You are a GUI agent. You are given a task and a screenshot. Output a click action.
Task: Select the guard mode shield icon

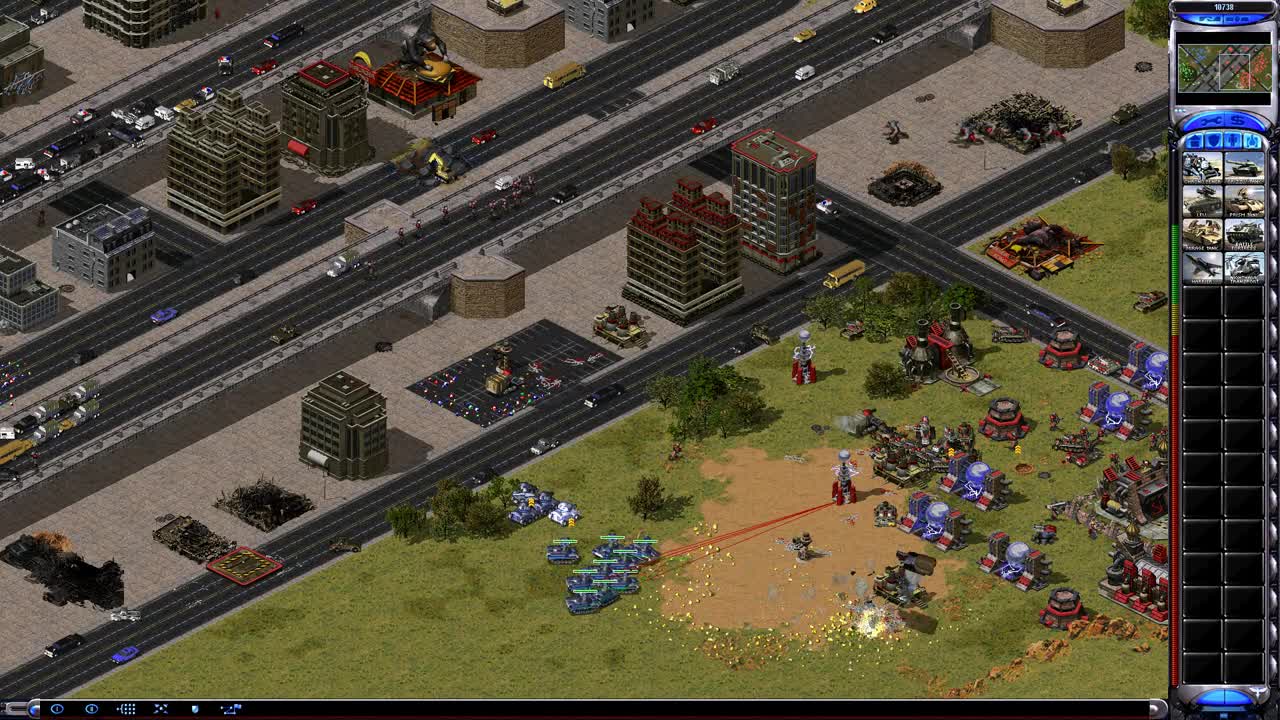(196, 709)
